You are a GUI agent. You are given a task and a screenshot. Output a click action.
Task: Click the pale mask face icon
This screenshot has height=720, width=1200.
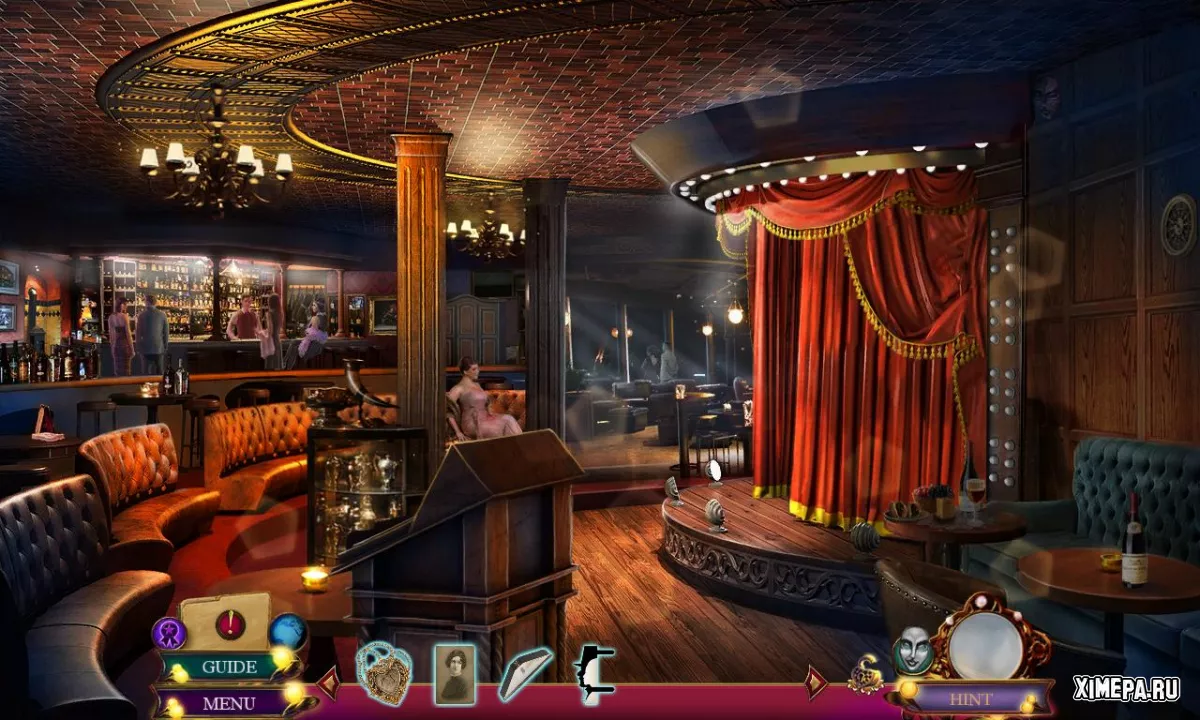pos(911,649)
